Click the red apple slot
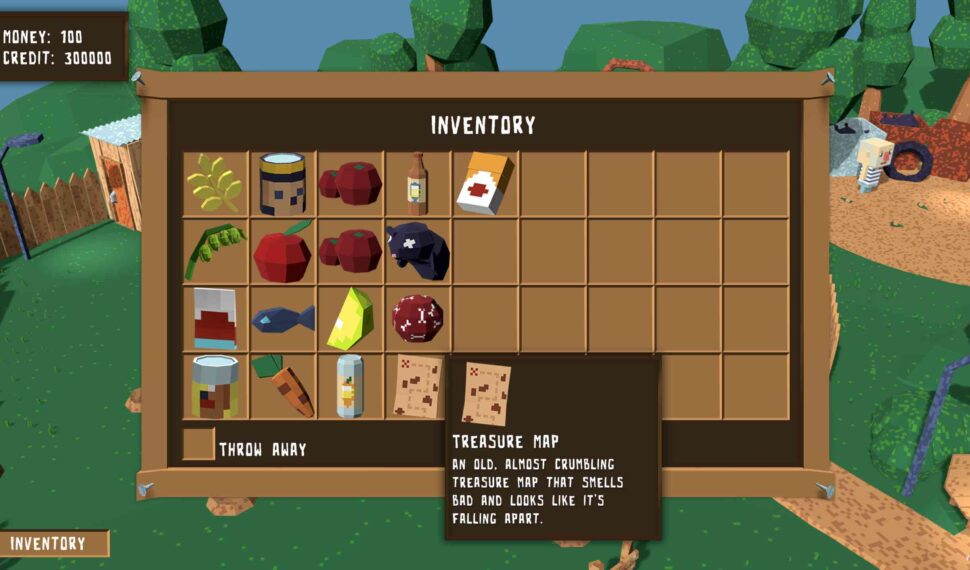 (x=282, y=252)
